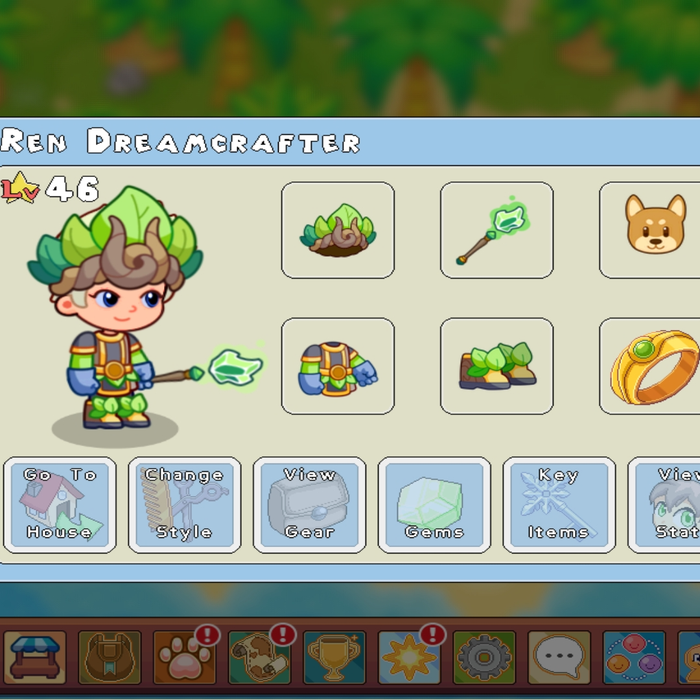
Task: Select the leafy hat equipment slot
Action: [x=338, y=230]
